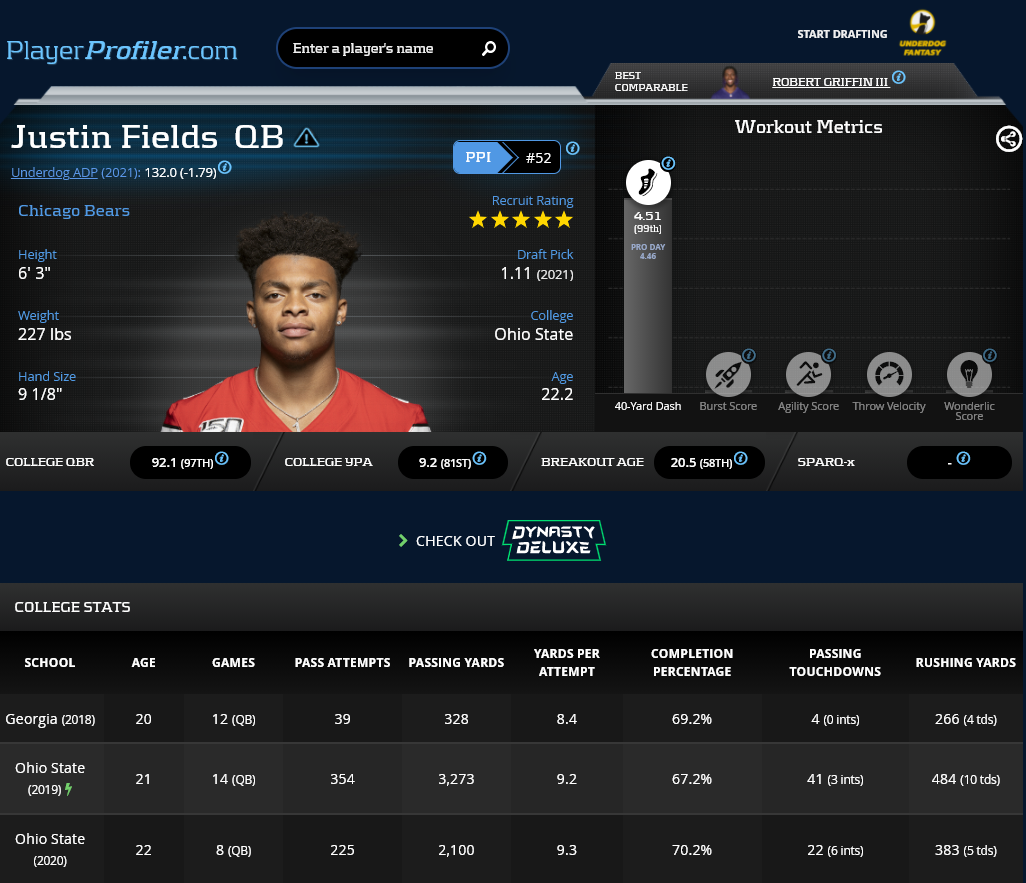The height and width of the screenshot is (883, 1026).
Task: Select the Agility Score runner icon
Action: tap(808, 375)
